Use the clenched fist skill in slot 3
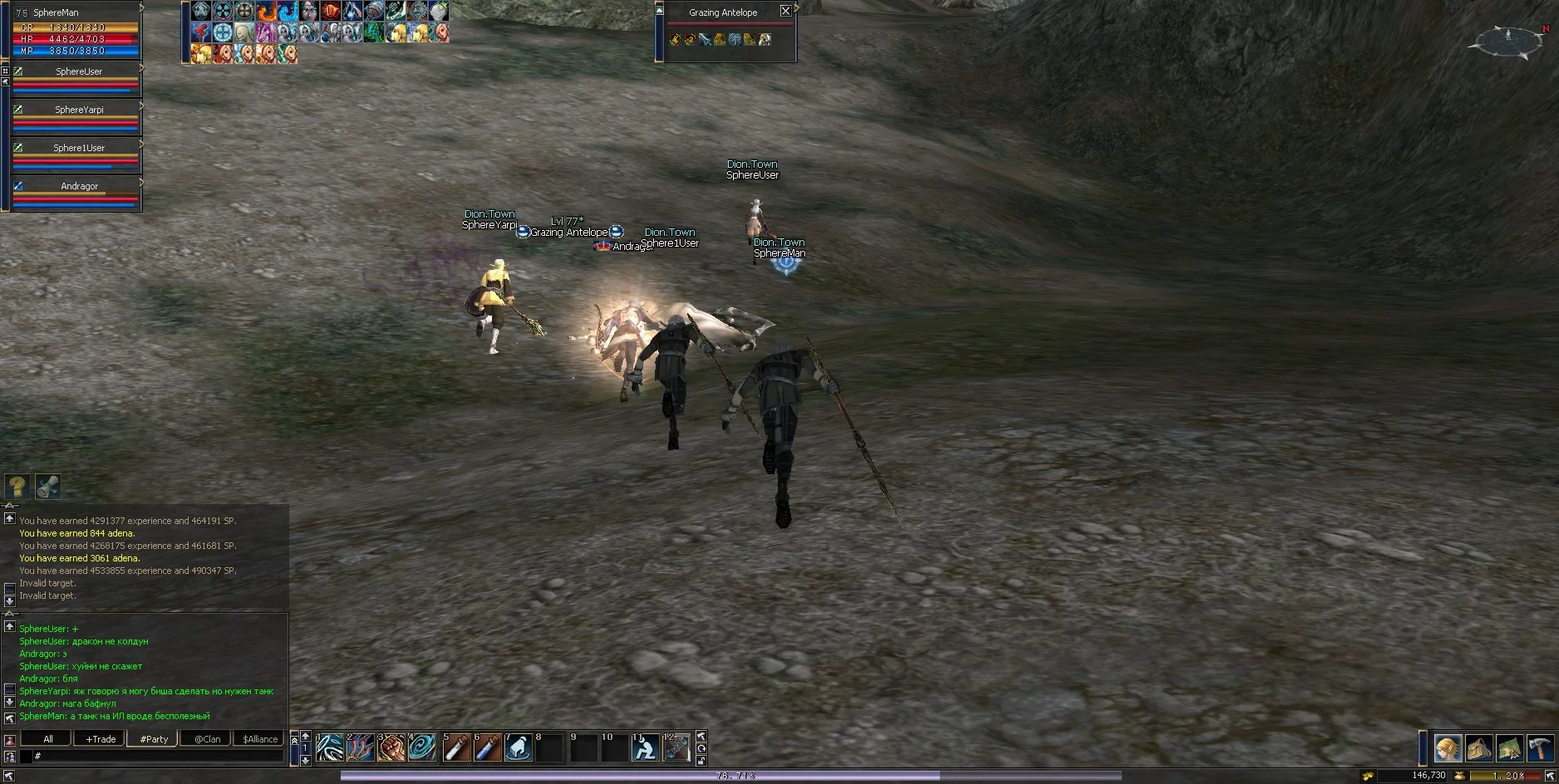 pos(391,747)
